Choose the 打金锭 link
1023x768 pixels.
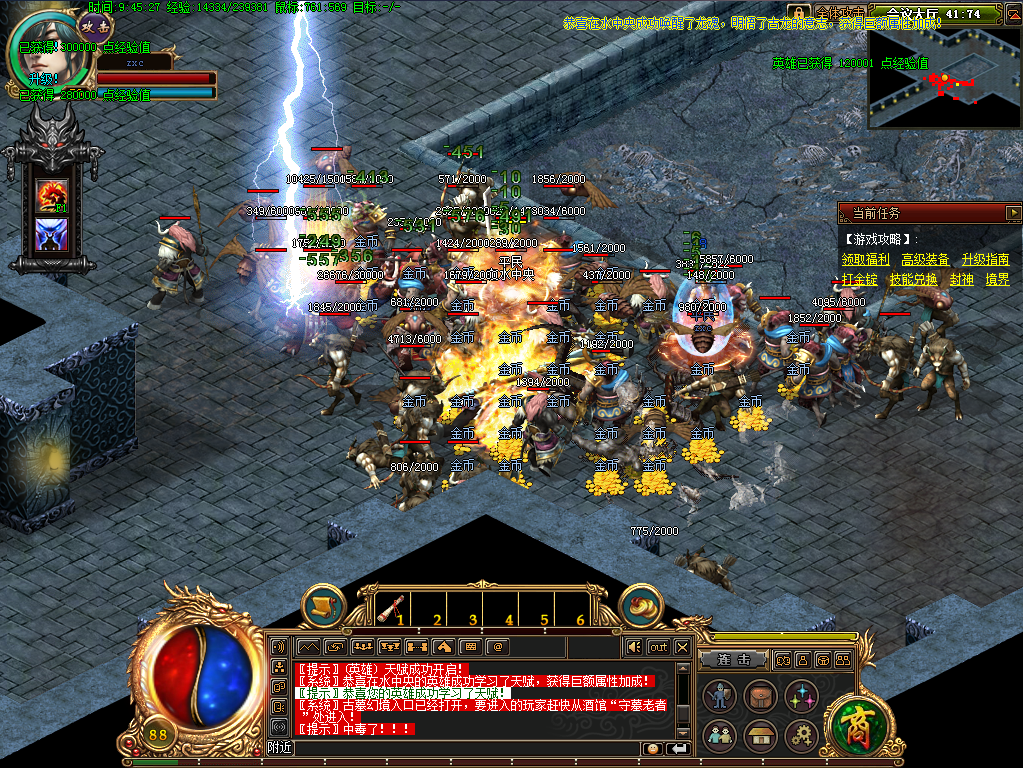point(859,280)
